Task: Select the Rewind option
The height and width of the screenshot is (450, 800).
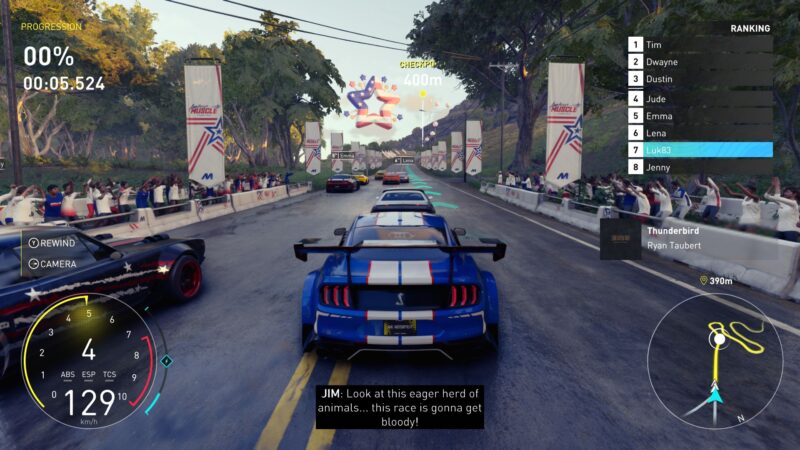Action: tap(51, 242)
